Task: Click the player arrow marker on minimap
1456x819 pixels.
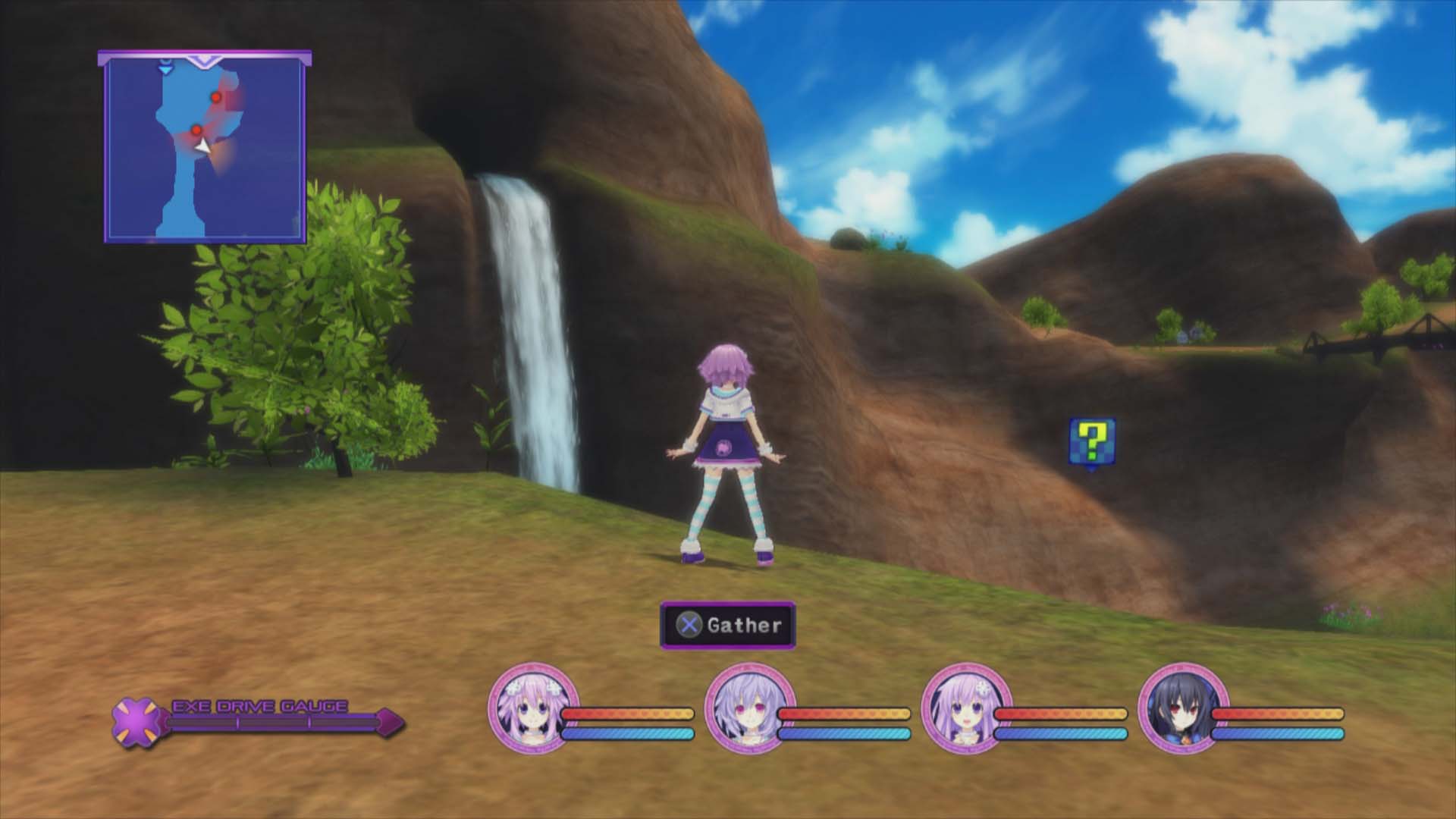Action: pyautogui.click(x=203, y=144)
